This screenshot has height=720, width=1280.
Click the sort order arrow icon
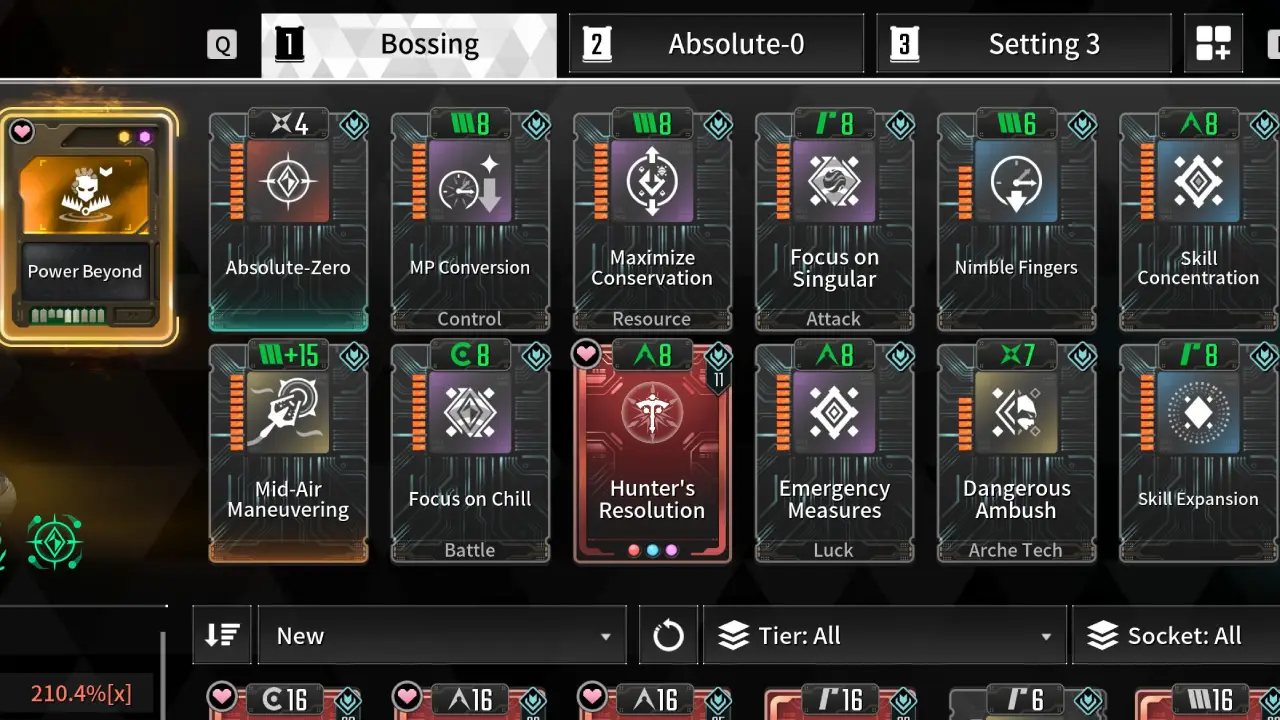pyautogui.click(x=221, y=635)
